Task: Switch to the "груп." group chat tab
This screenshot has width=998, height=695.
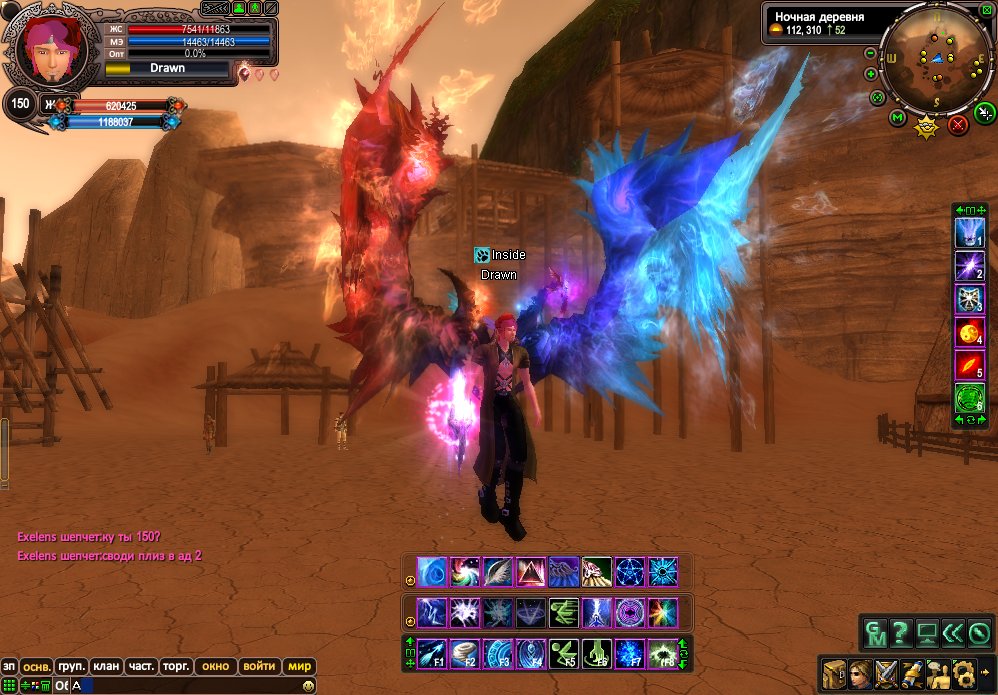Action: point(71,666)
